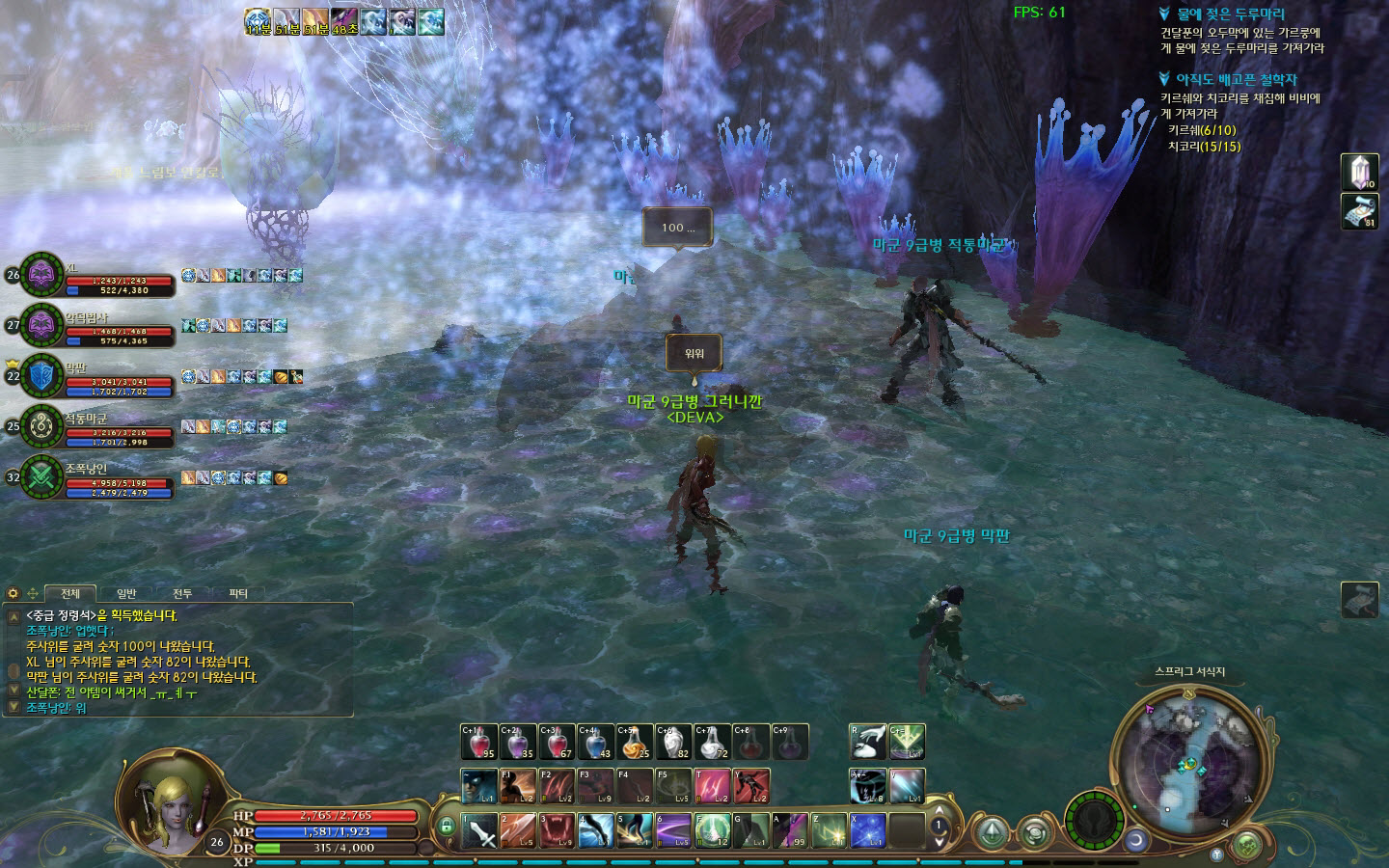Select the 아직도 배고픈 철학자 quest tracker entry
Screen dimensions: 1389x868
[x=1236, y=80]
